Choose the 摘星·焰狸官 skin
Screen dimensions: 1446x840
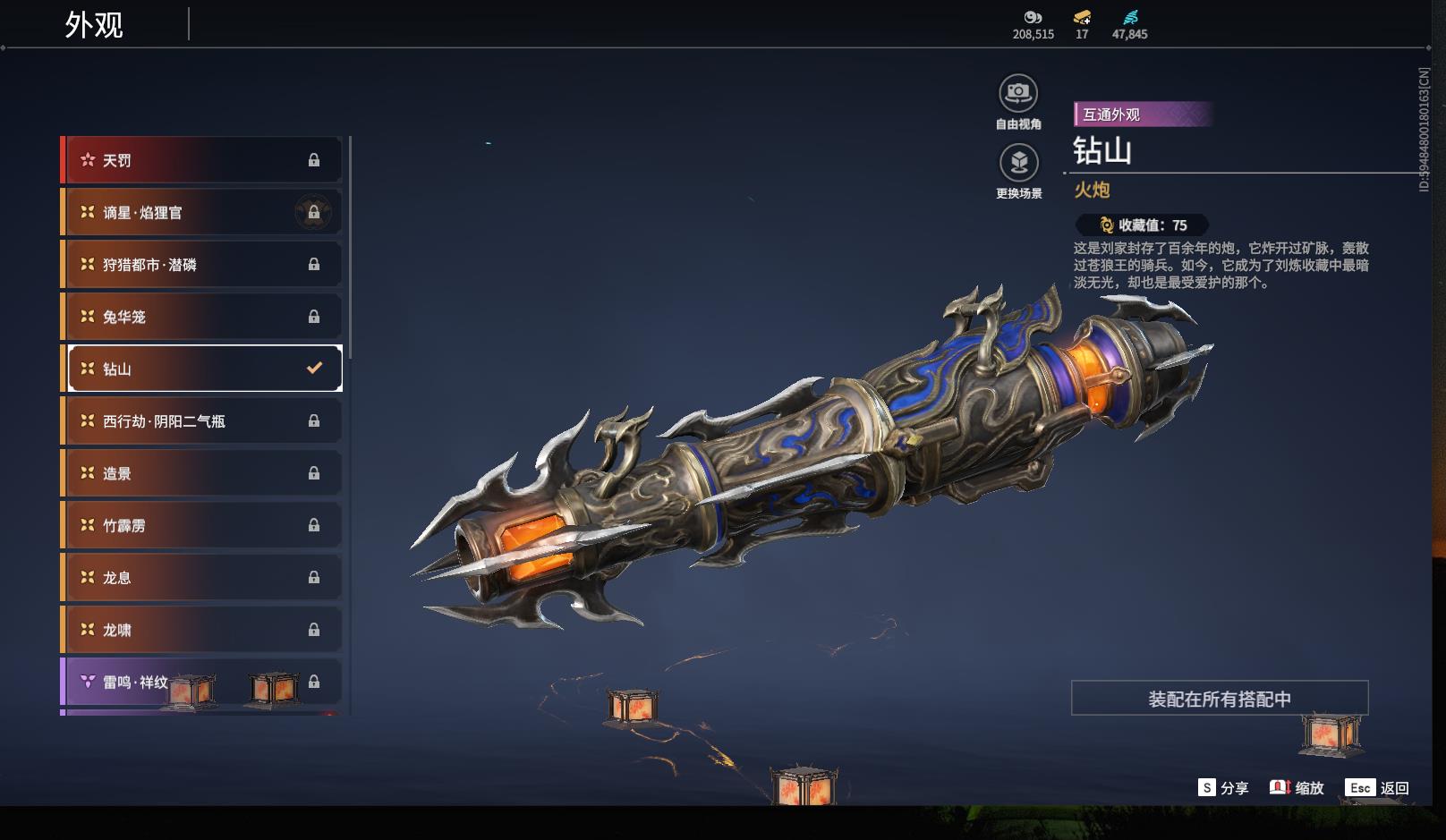pyautogui.click(x=201, y=212)
